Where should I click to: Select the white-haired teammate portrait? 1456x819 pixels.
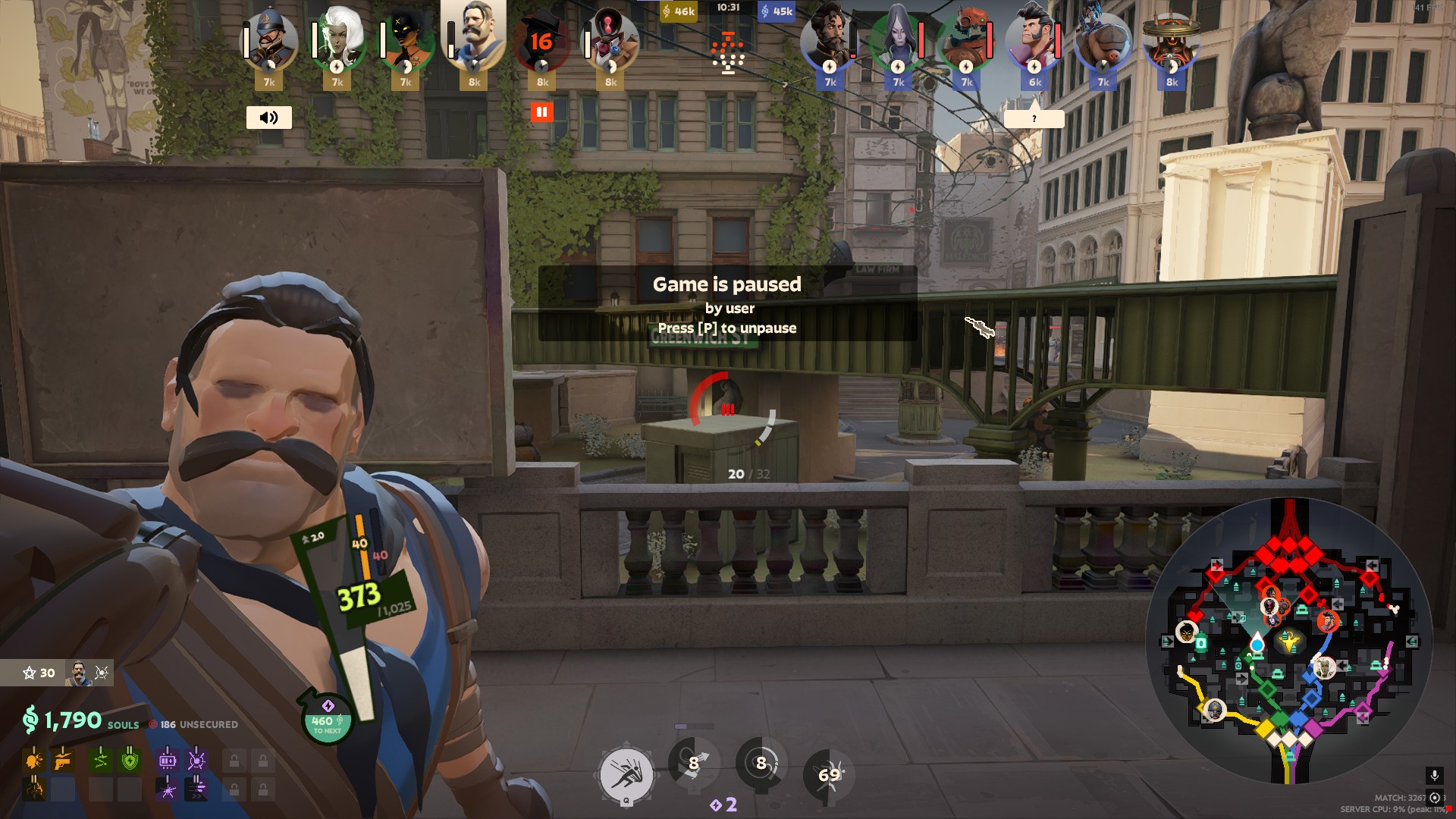[x=337, y=38]
